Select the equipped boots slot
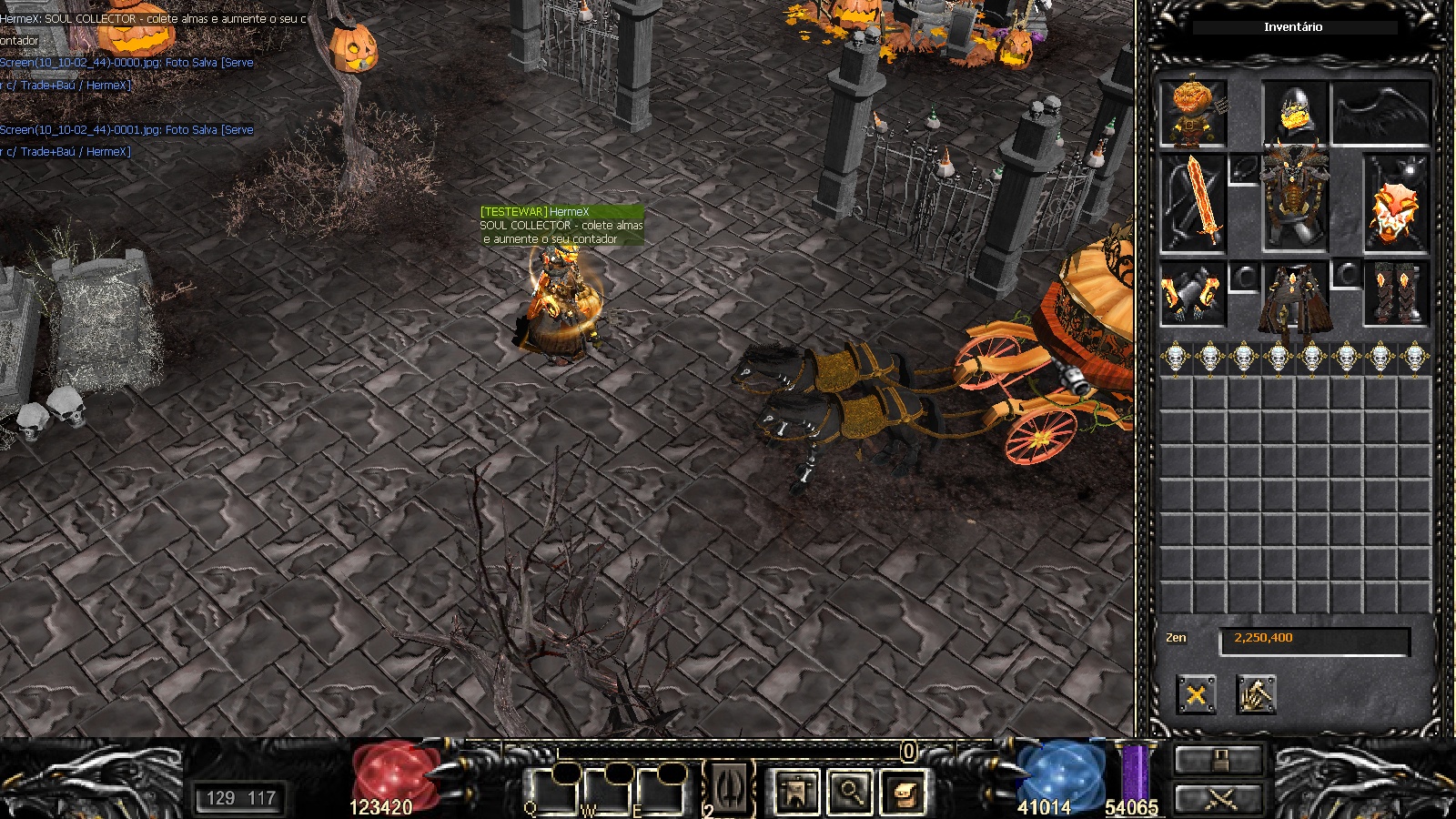This screenshot has height=819, width=1456. (1396, 295)
